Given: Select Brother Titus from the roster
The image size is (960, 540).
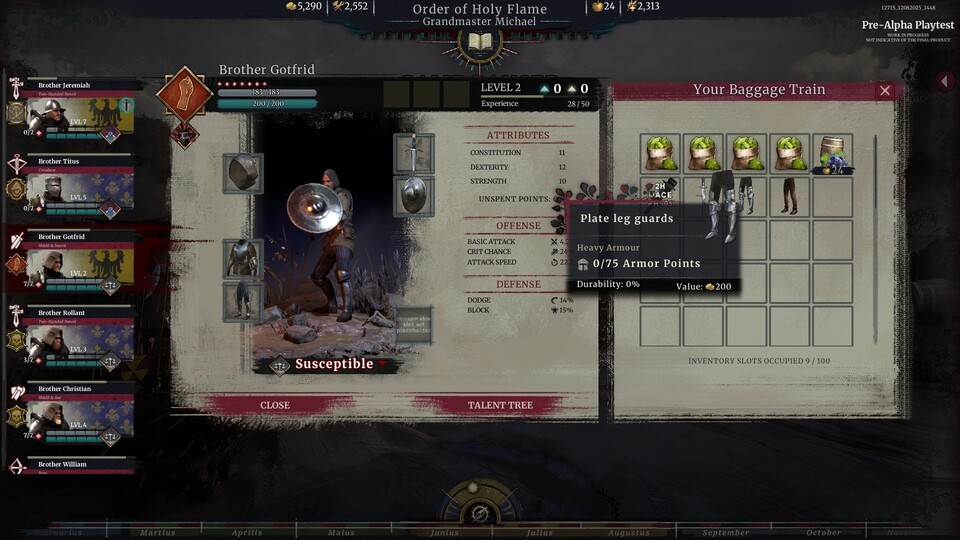Looking at the screenshot, I should pyautogui.click(x=72, y=187).
